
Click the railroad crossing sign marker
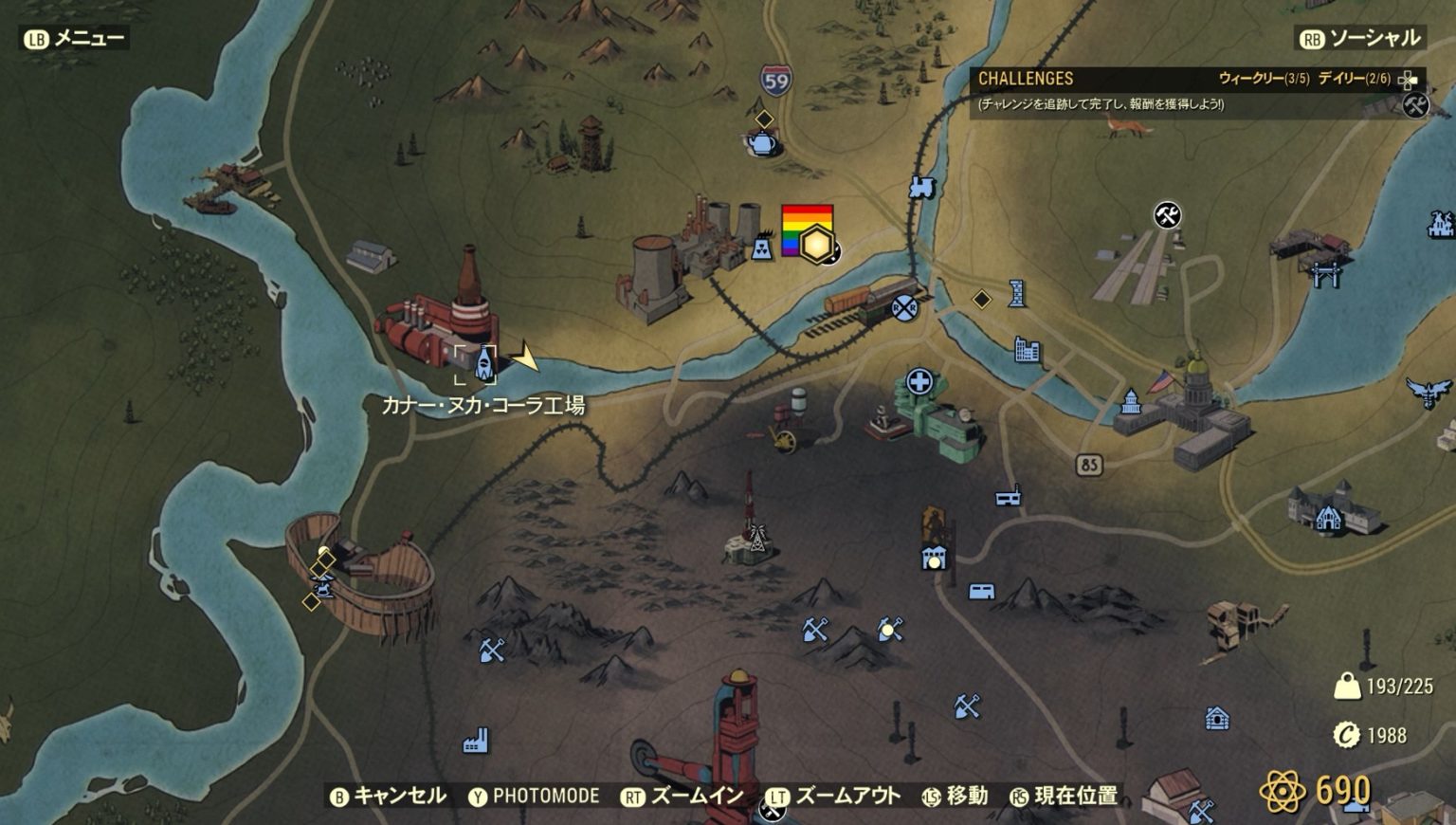click(x=904, y=306)
